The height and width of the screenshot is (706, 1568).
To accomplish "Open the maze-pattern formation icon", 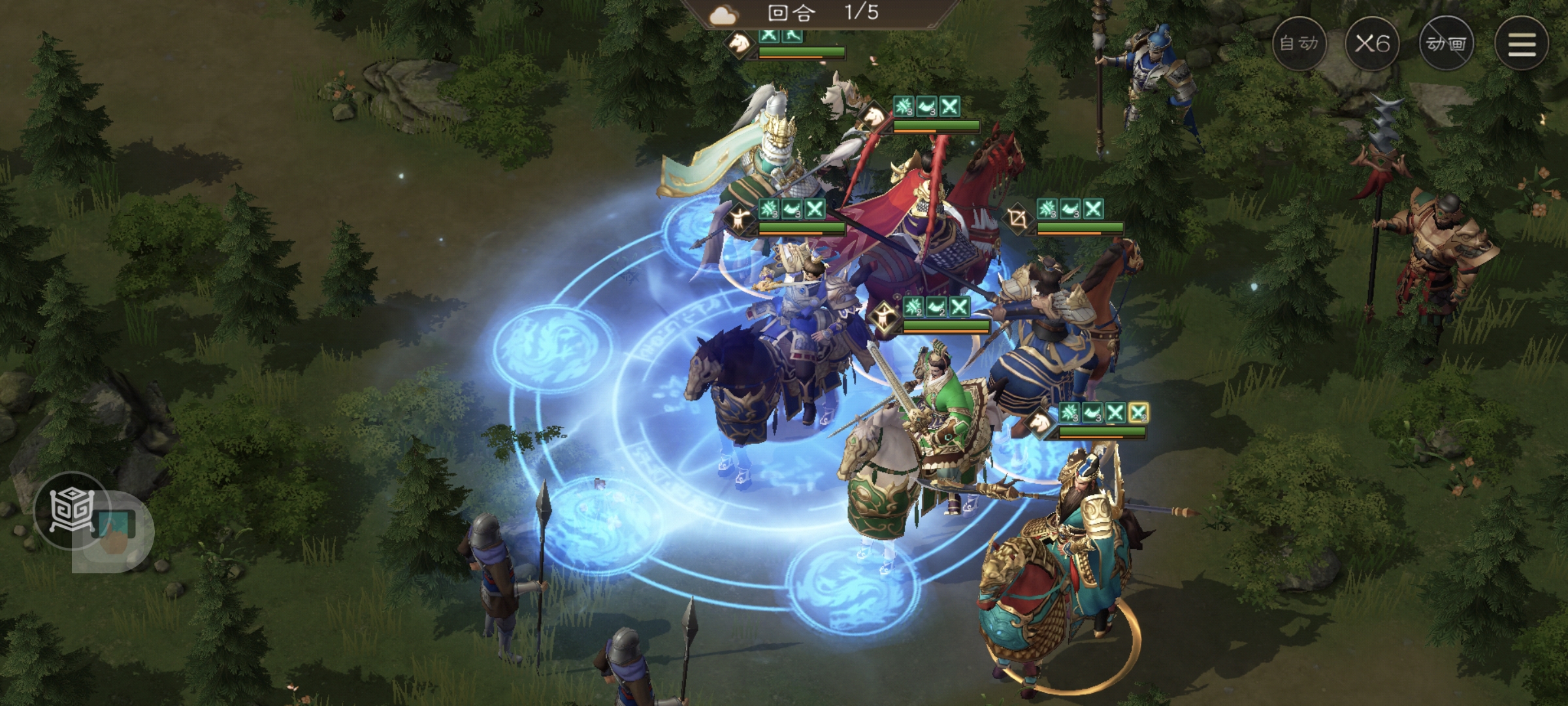I will pos(71,510).
